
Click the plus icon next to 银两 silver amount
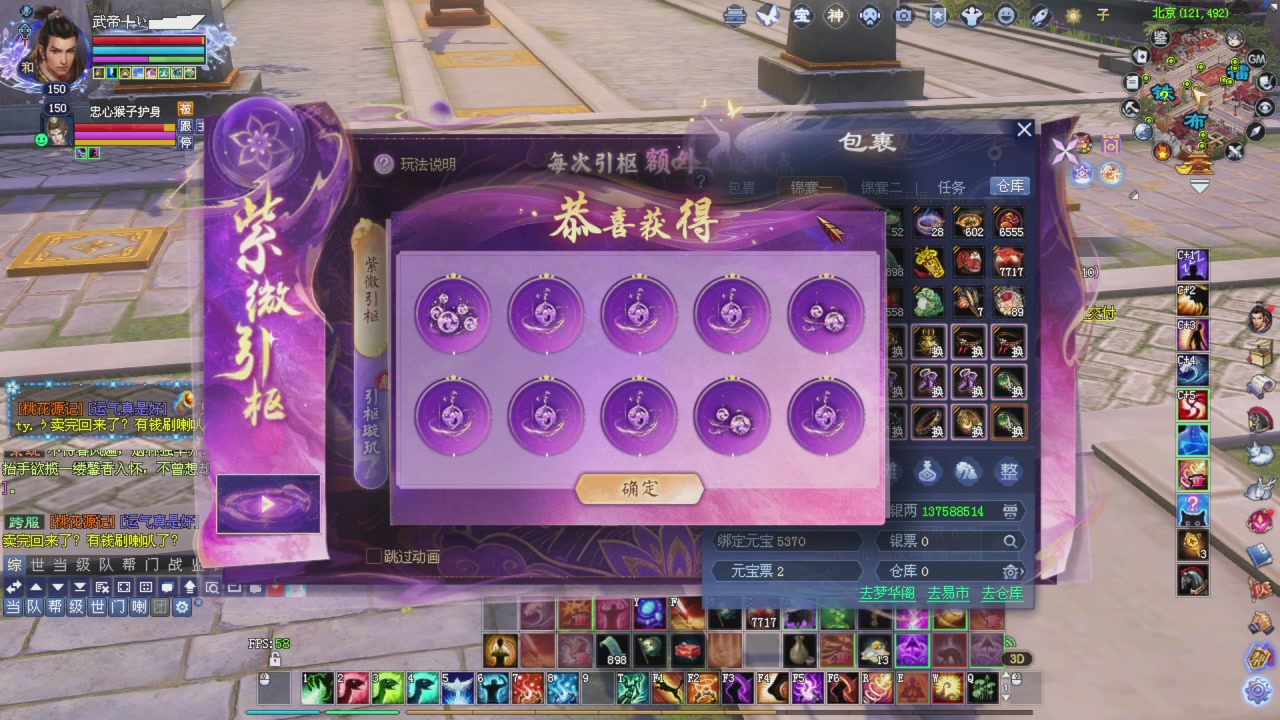1011,511
